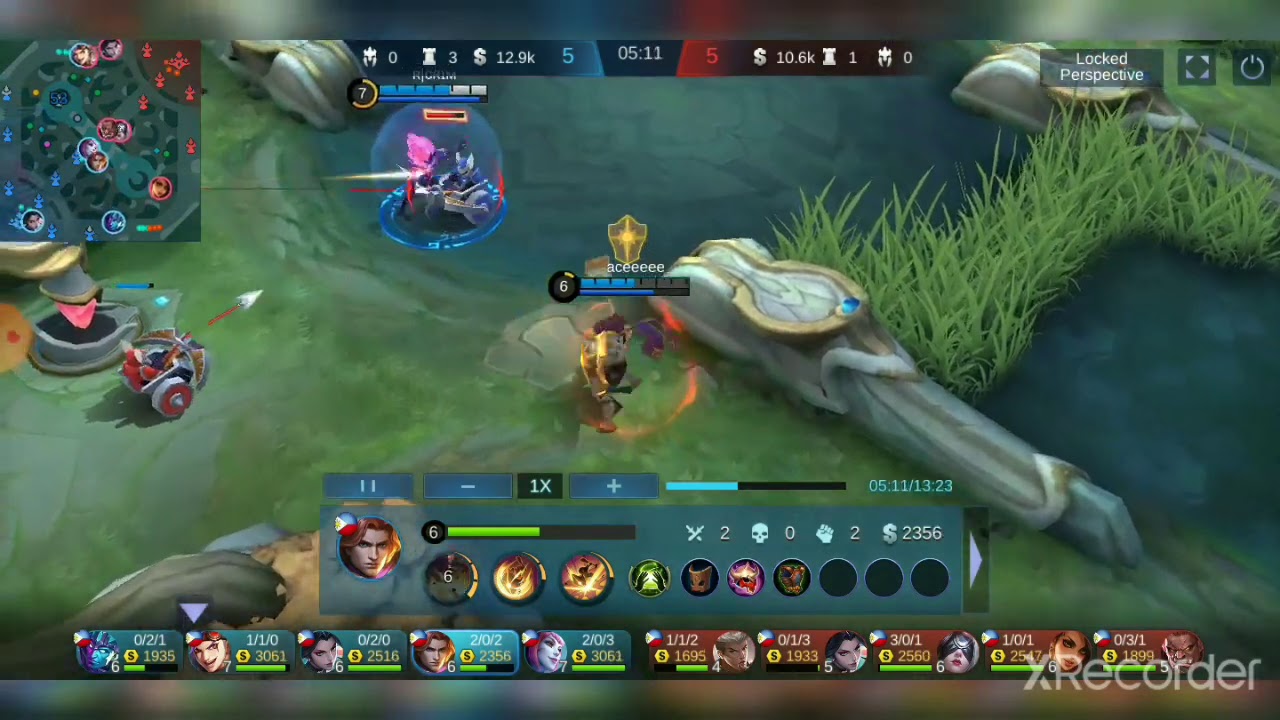Seek along the replay progress bar
Image resolution: width=1280 pixels, height=720 pixels.
pyautogui.click(x=755, y=486)
